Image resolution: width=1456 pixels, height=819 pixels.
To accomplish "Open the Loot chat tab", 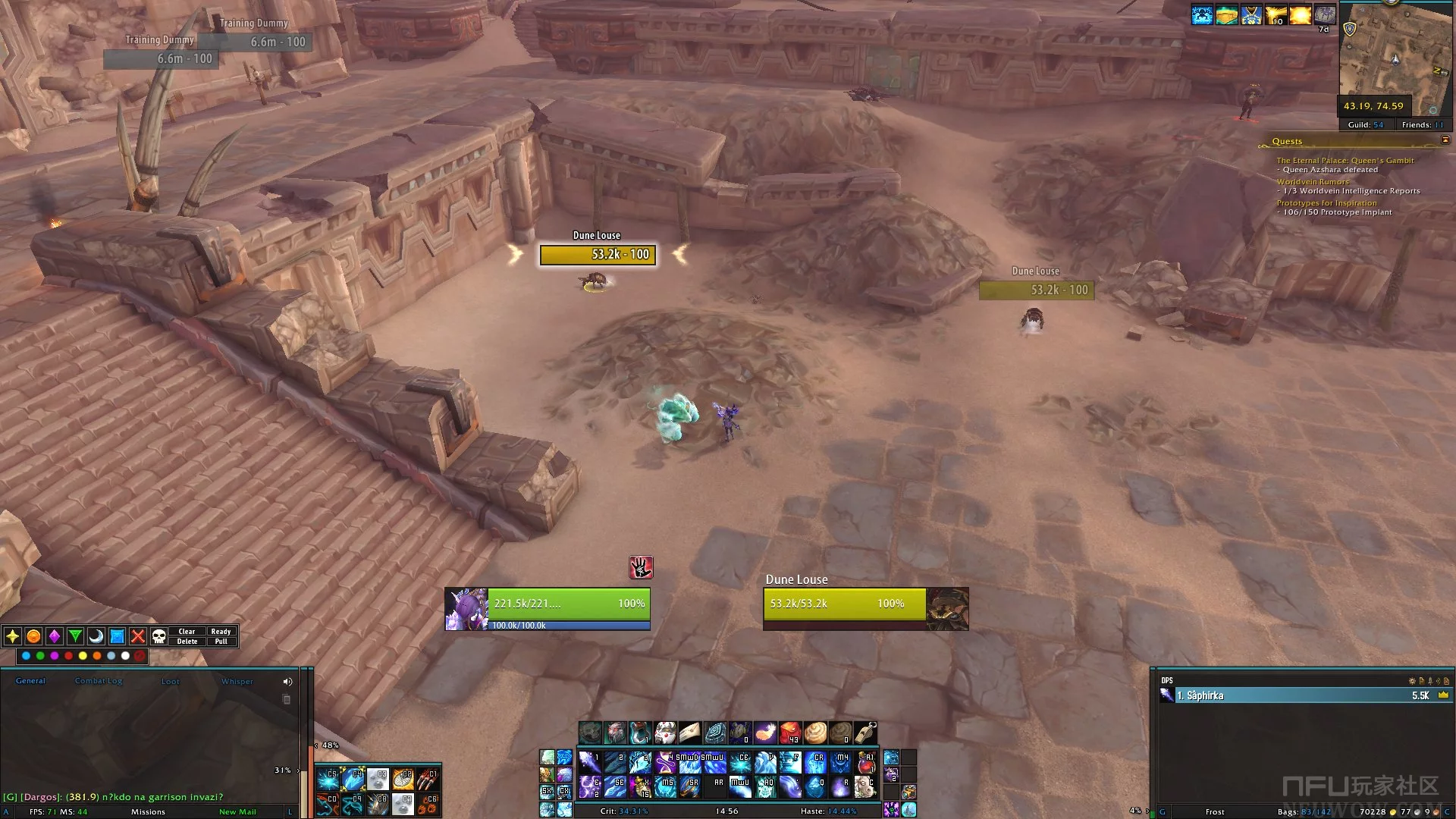I will point(171,682).
